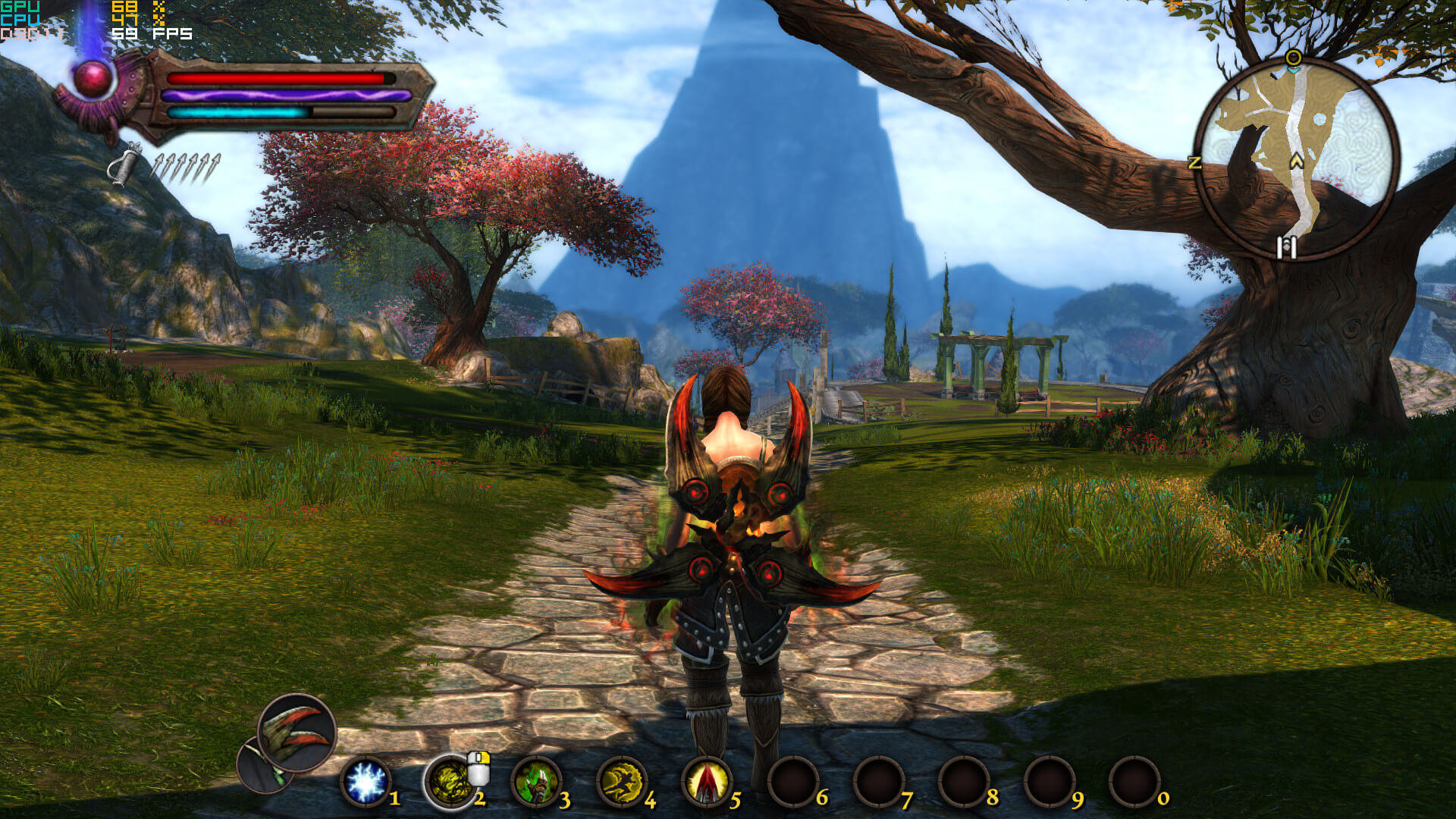
Task: Click the player arrow on the minimap
Action: [x=1296, y=161]
